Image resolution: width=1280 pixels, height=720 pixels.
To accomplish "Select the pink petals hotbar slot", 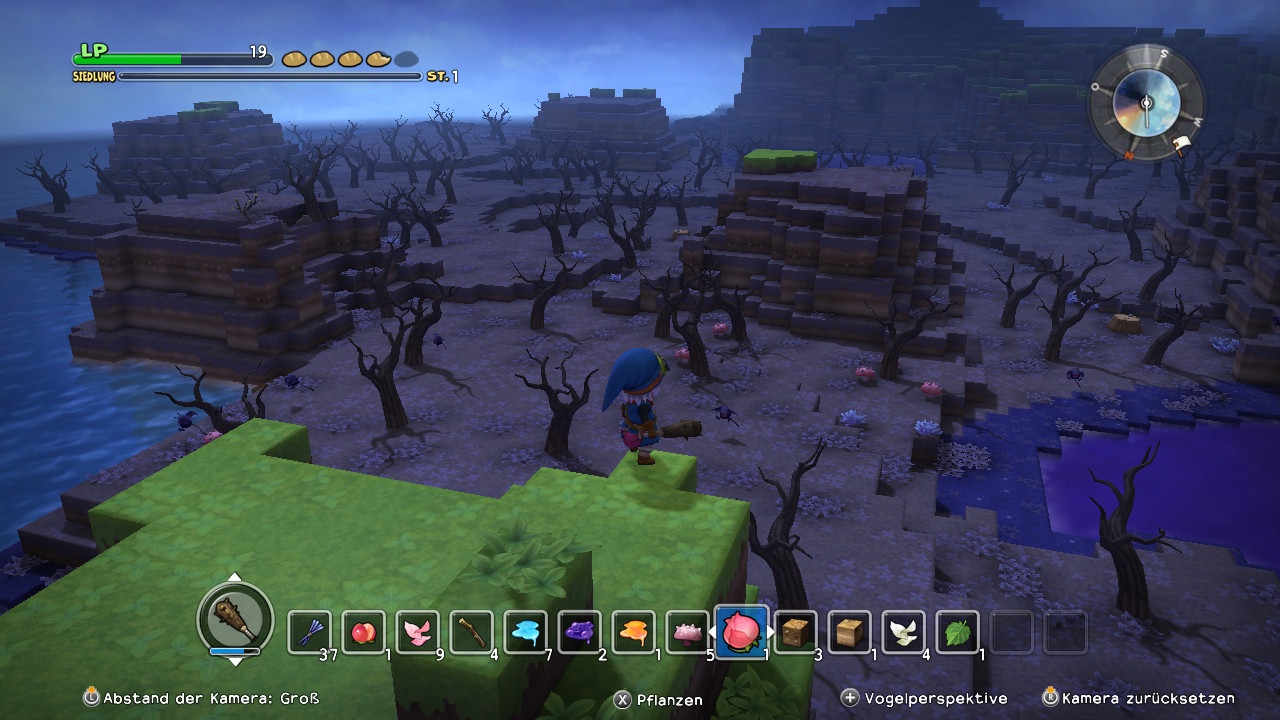I will point(417,632).
